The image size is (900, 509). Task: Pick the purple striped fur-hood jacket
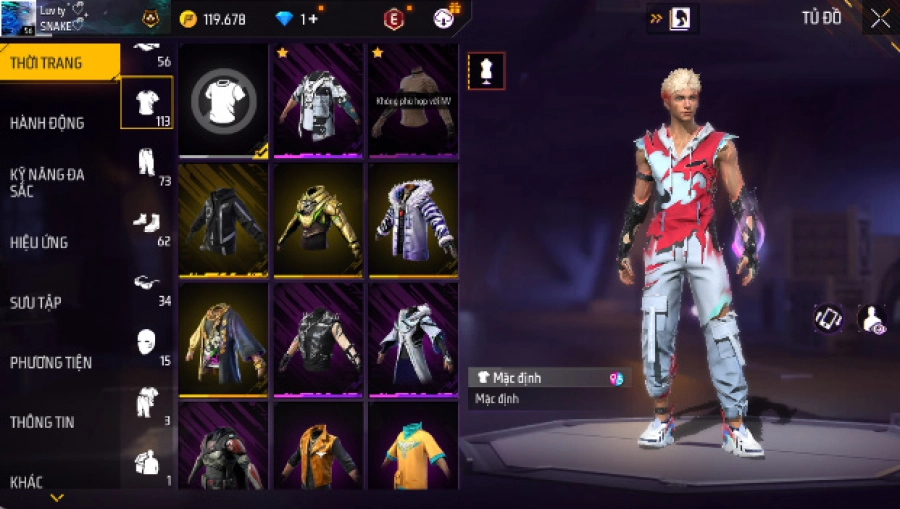[413, 220]
